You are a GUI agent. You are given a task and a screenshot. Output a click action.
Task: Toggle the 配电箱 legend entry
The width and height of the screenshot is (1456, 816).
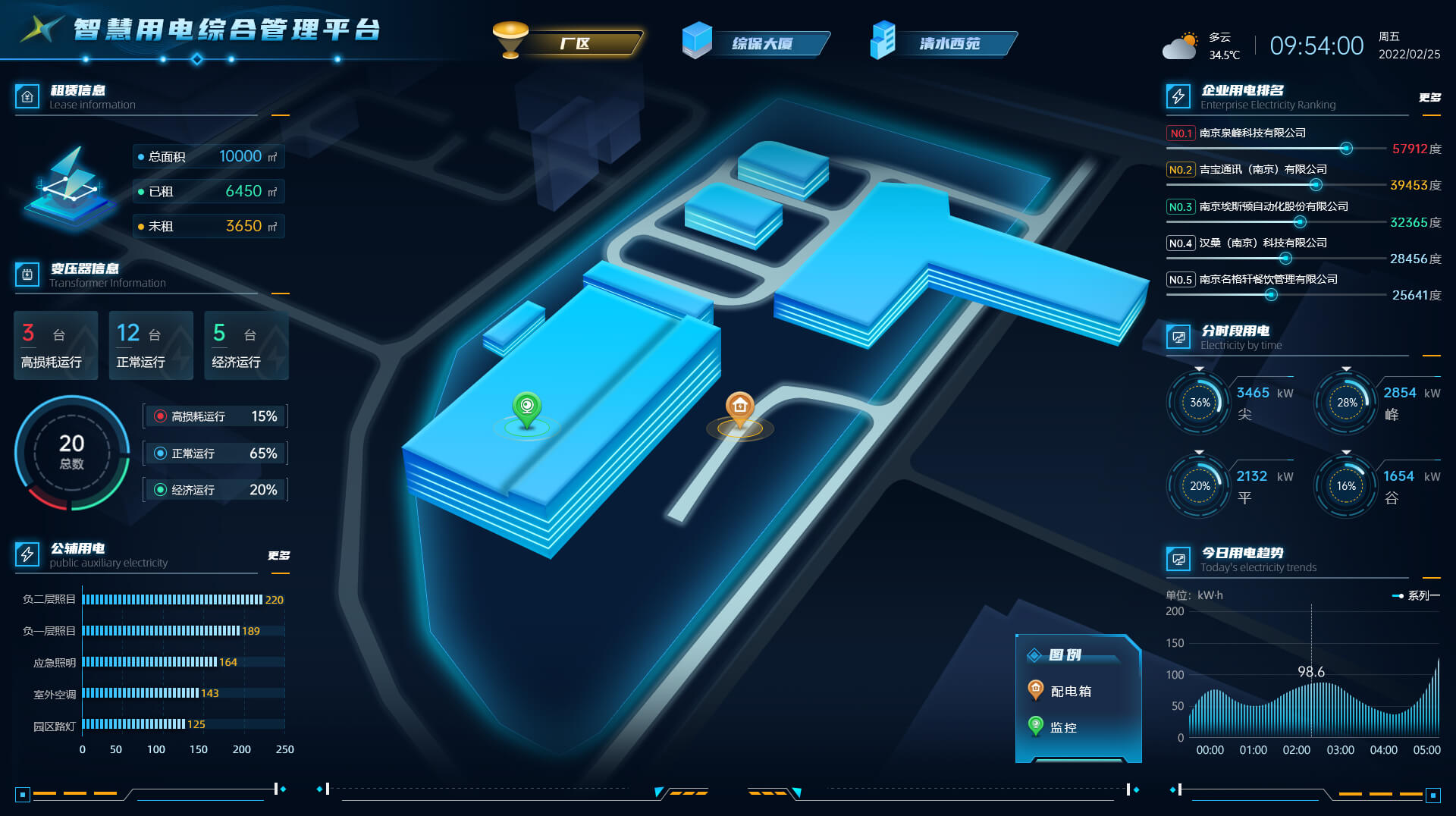[1060, 691]
